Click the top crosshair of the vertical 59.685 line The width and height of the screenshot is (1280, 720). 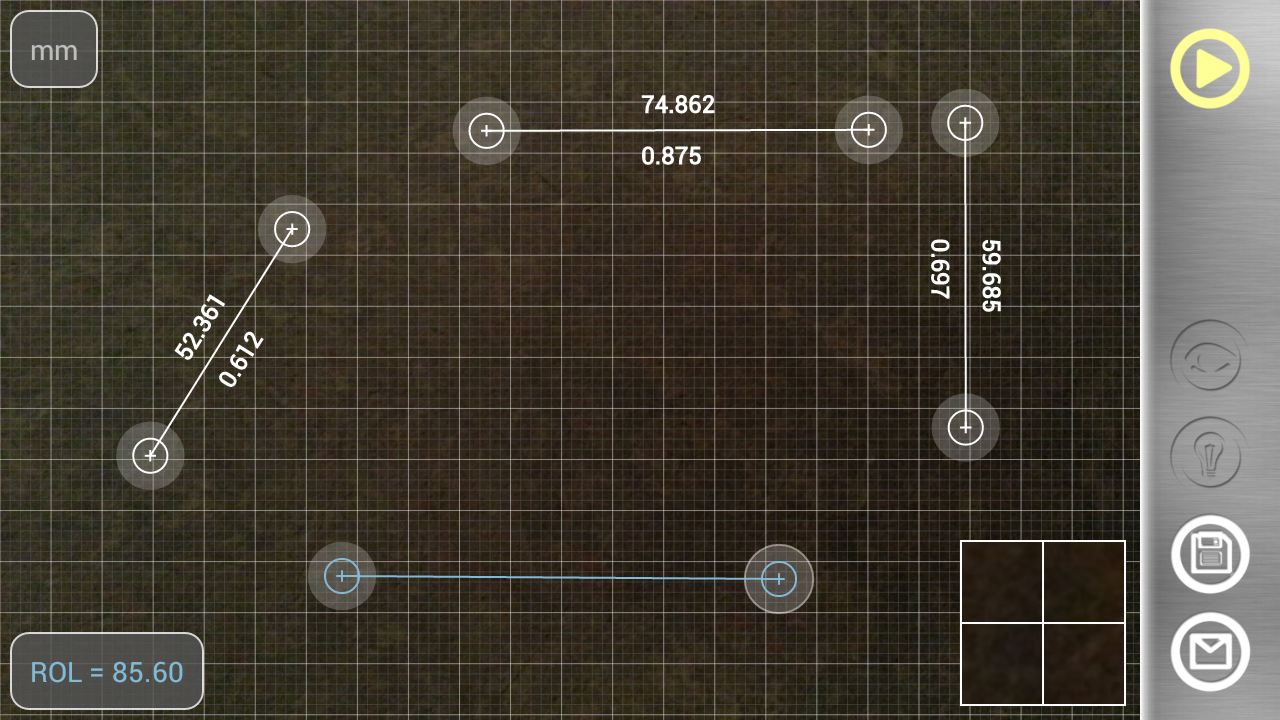(x=964, y=123)
